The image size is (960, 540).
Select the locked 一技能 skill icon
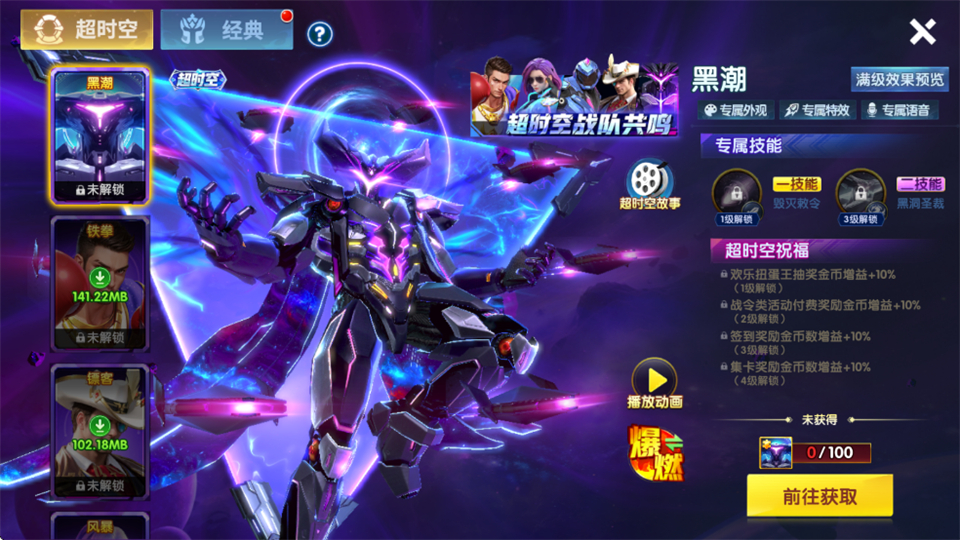tap(736, 192)
